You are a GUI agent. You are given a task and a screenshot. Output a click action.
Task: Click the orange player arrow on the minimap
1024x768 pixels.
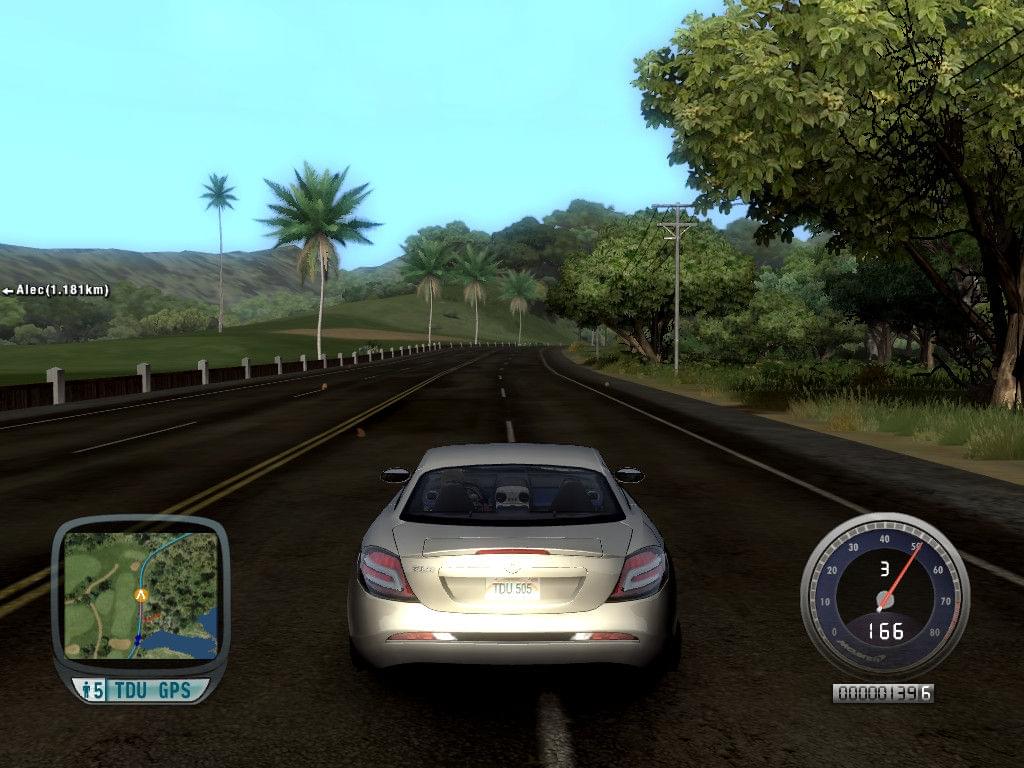[x=141, y=595]
